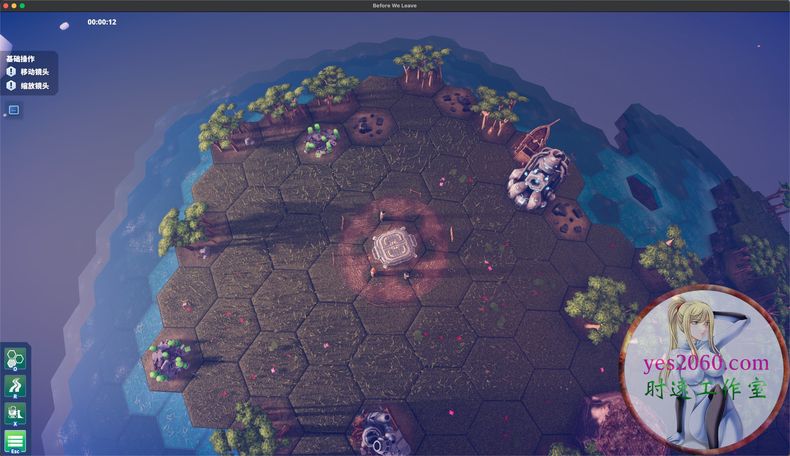
Task: Click the small panel icon below the objectives
Action: click(x=14, y=109)
